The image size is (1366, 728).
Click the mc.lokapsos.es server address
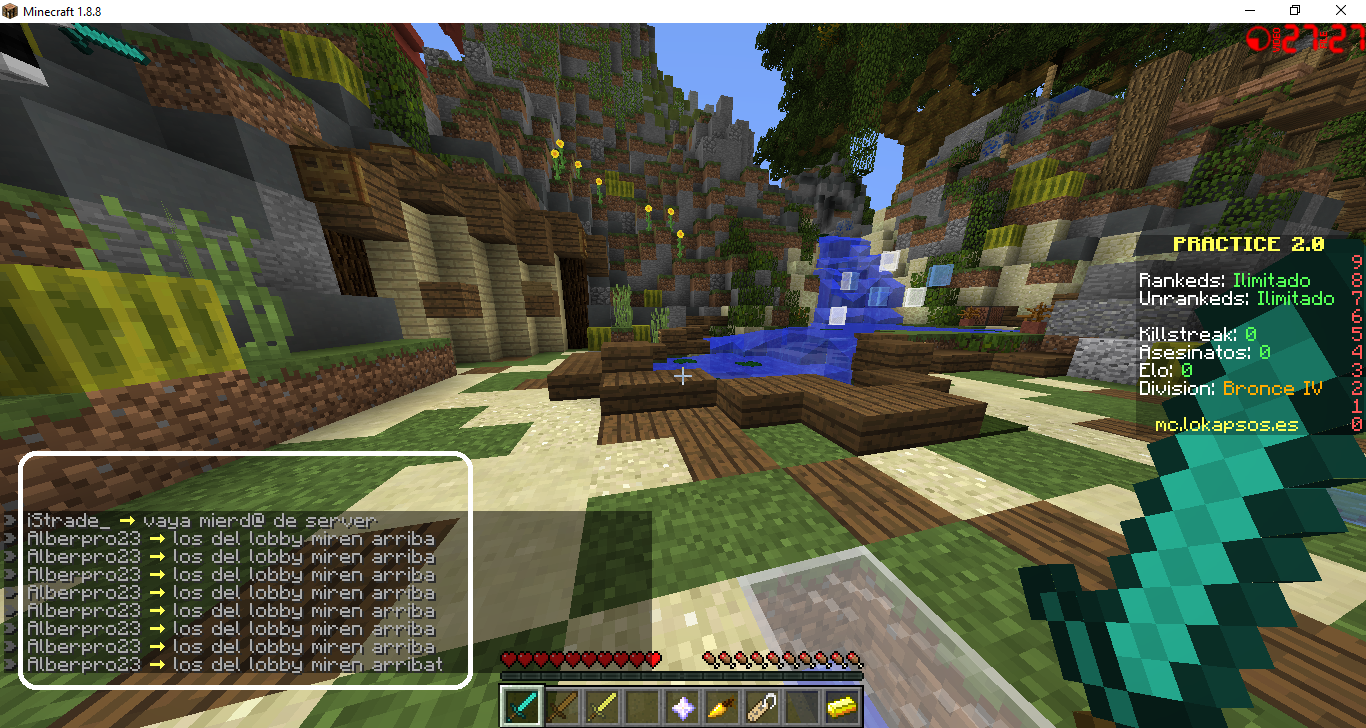coord(1226,425)
